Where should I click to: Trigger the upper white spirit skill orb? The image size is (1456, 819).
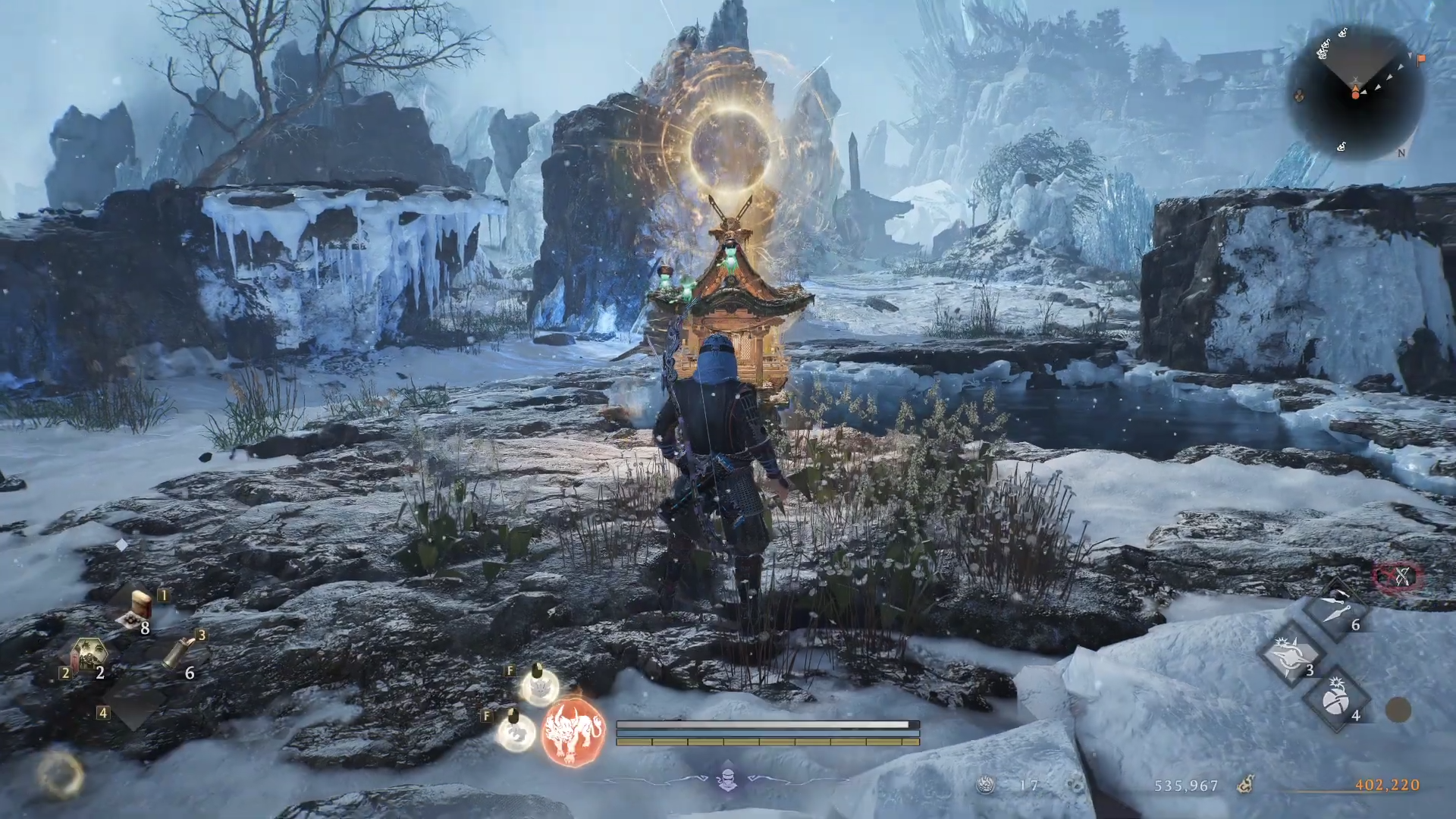540,686
